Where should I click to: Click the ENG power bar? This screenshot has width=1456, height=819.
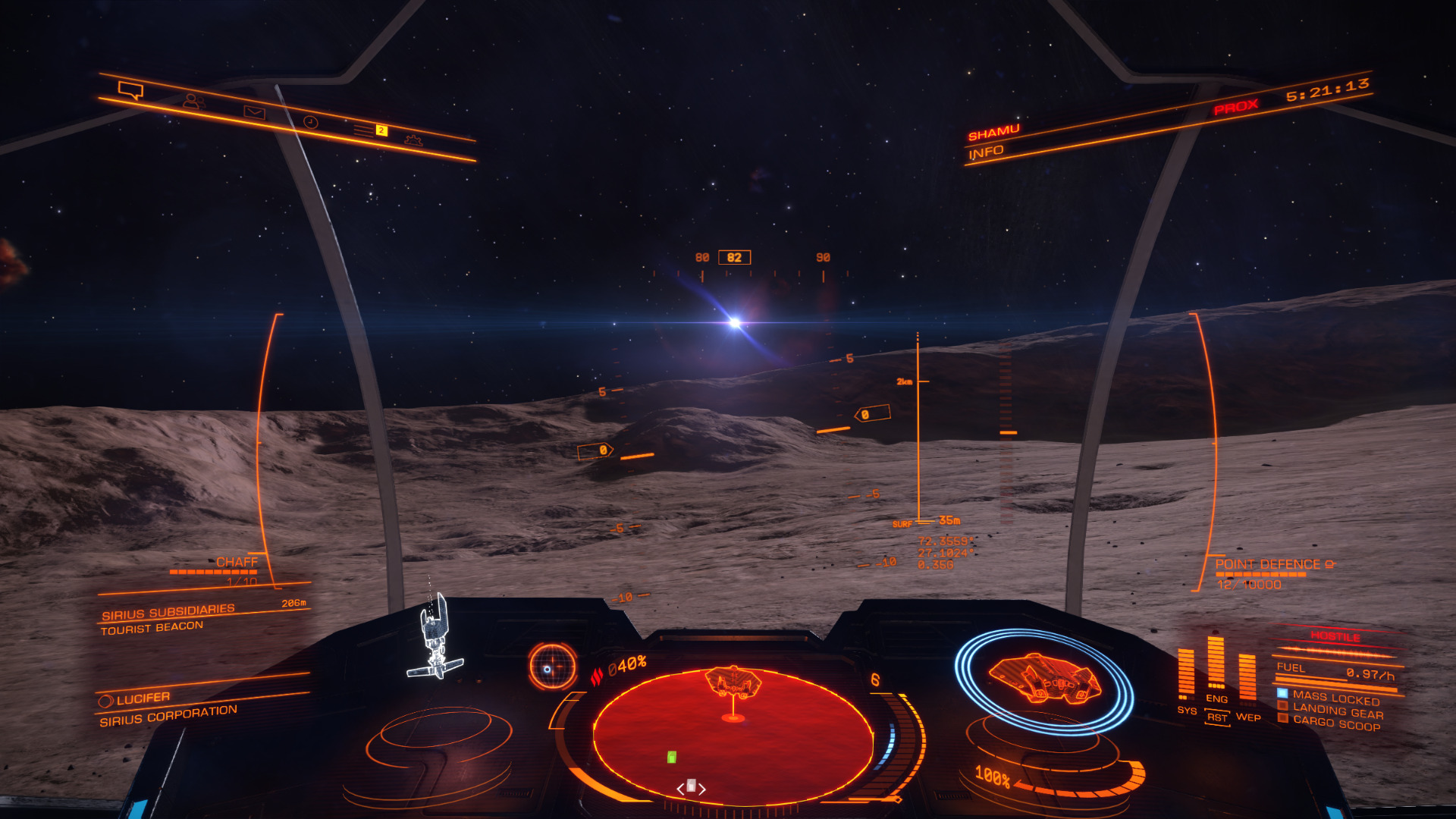pos(1216,663)
